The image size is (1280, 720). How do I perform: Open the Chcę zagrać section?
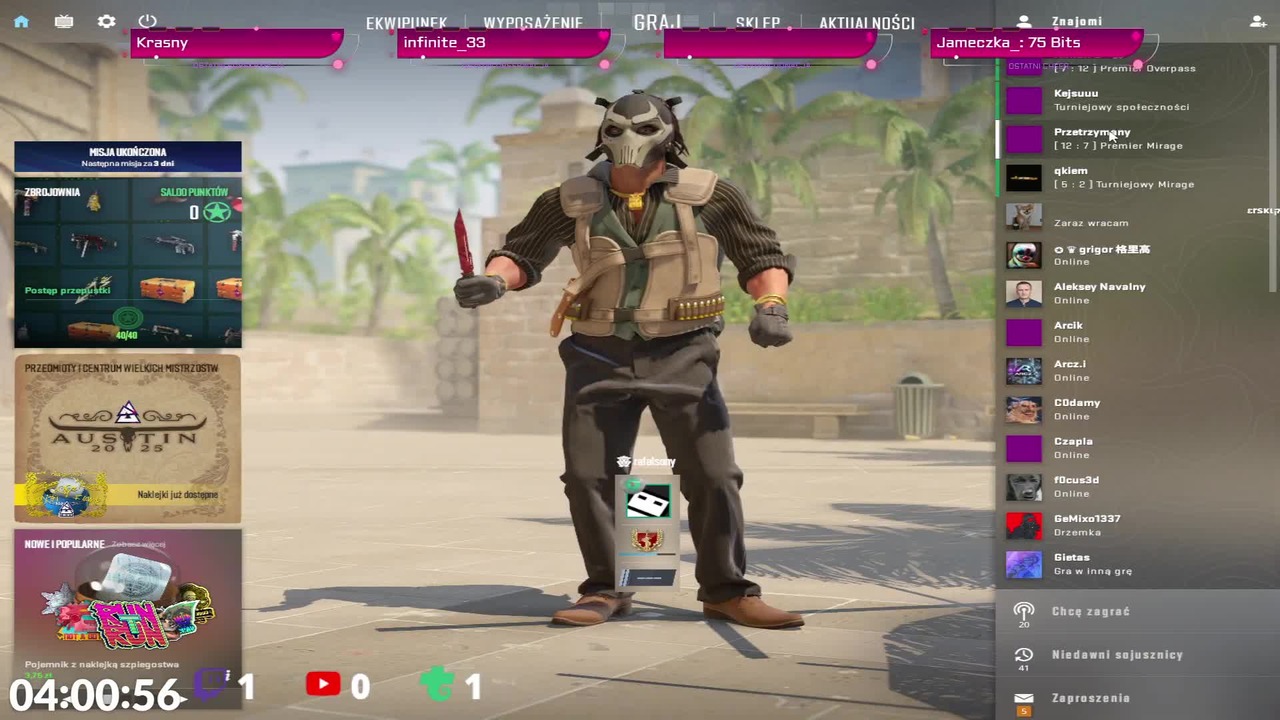[x=1090, y=611]
